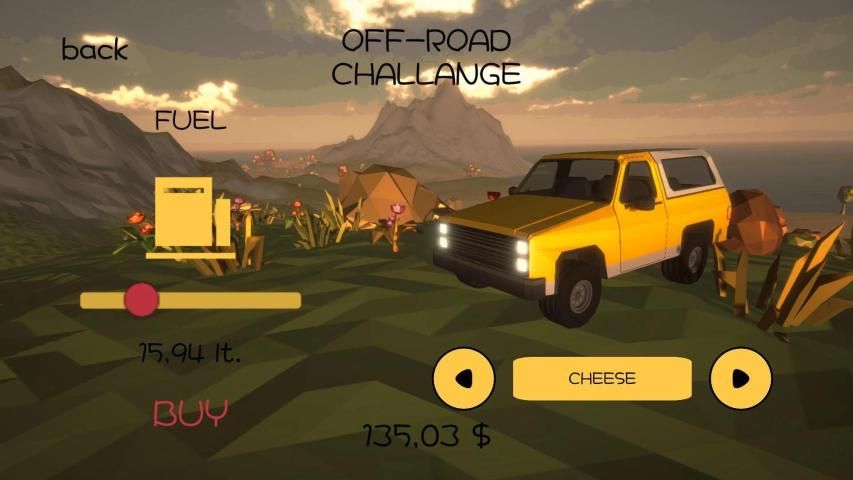Select the previous vehicle with left arrow

point(463,378)
